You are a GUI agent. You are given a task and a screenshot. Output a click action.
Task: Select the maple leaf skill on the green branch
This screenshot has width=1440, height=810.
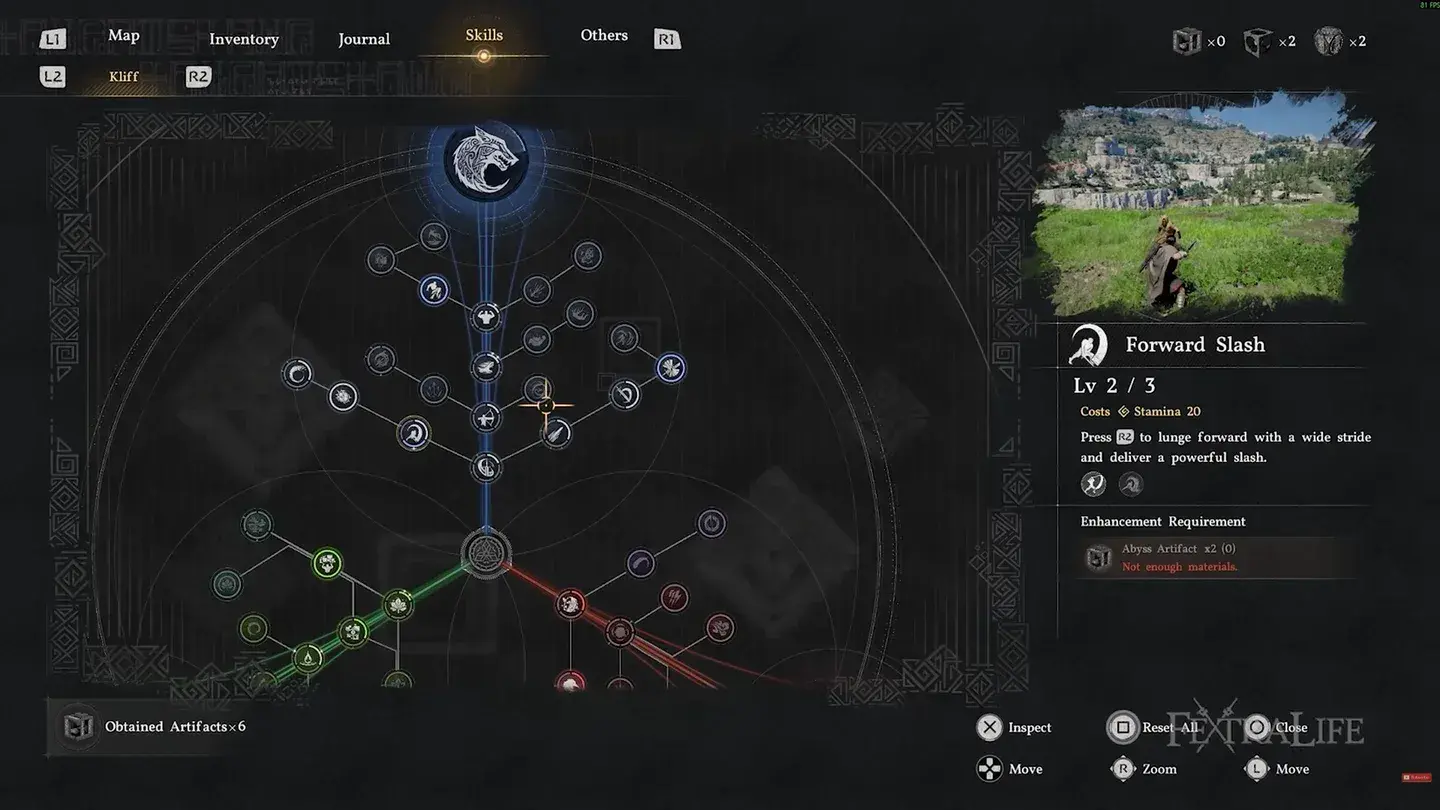[398, 605]
